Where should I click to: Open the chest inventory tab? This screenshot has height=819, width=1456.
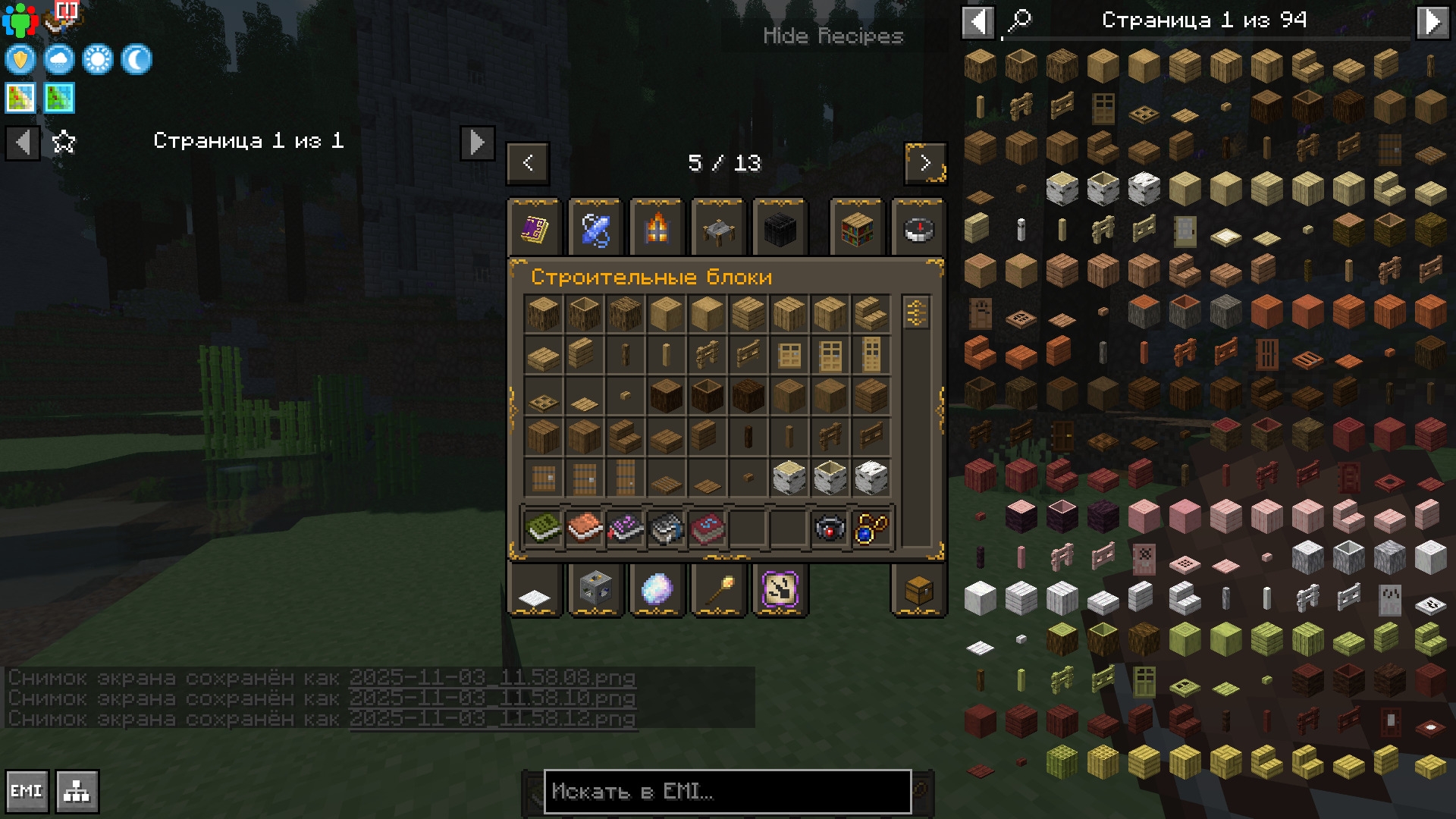click(x=918, y=590)
